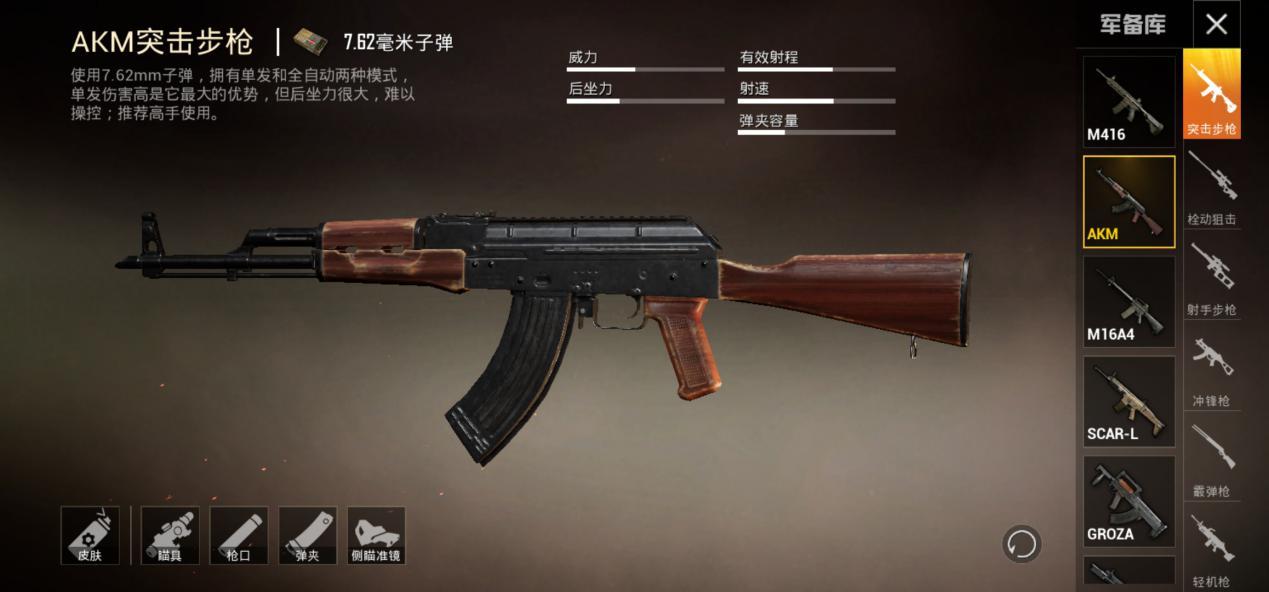The width and height of the screenshot is (1269, 592).
Task: Open the 霰弹枪 shotgun category
Action: click(1211, 459)
